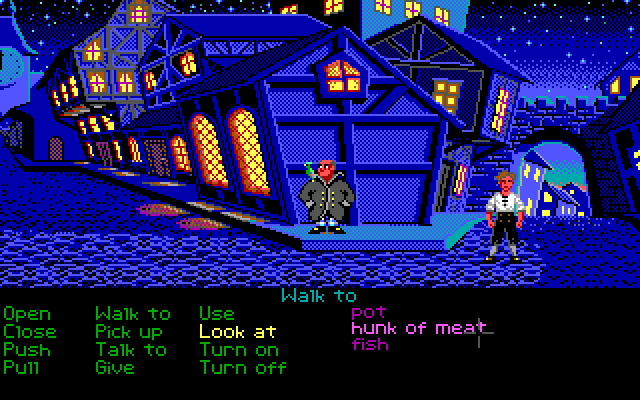Click the Push verb
This screenshot has height=400, width=640.
(x=27, y=349)
